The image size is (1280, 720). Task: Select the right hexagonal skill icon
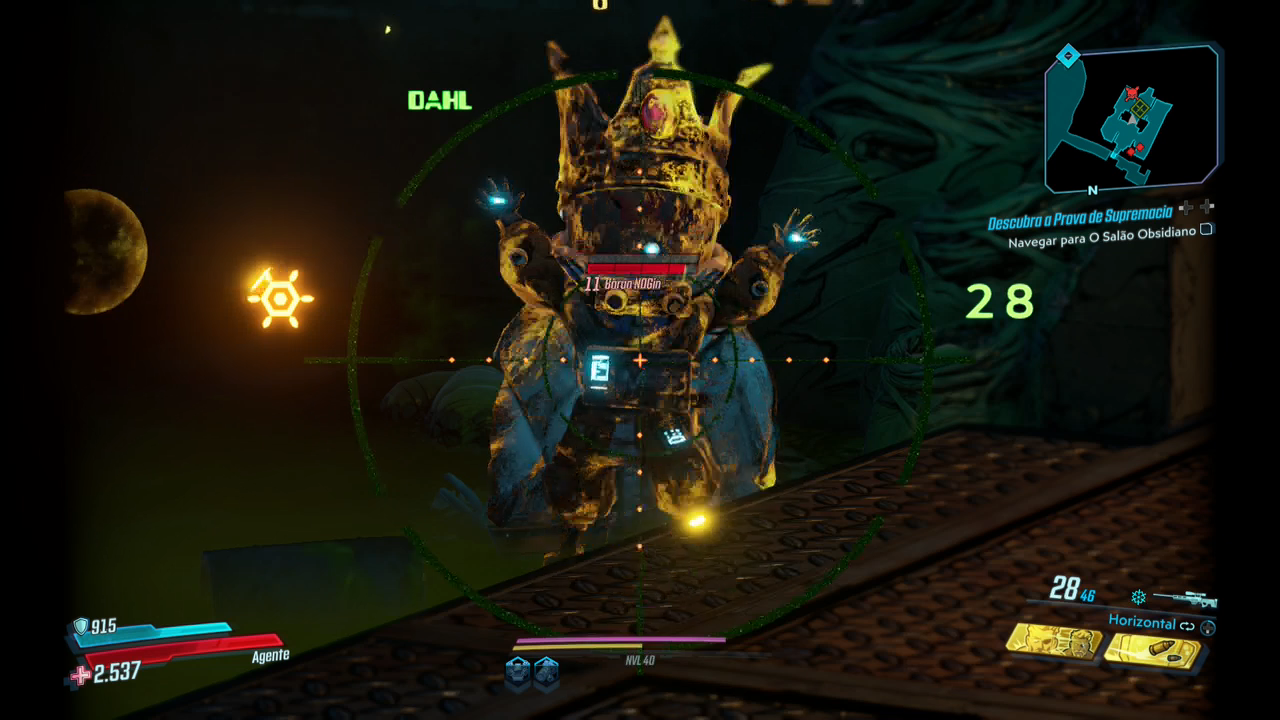point(545,669)
